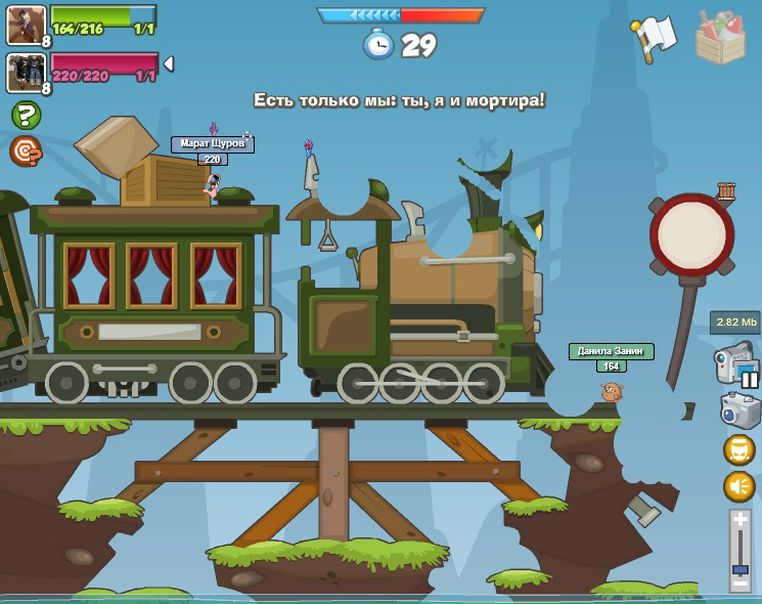Click the orange target hint icon
This screenshot has width=762, height=604.
click(25, 151)
